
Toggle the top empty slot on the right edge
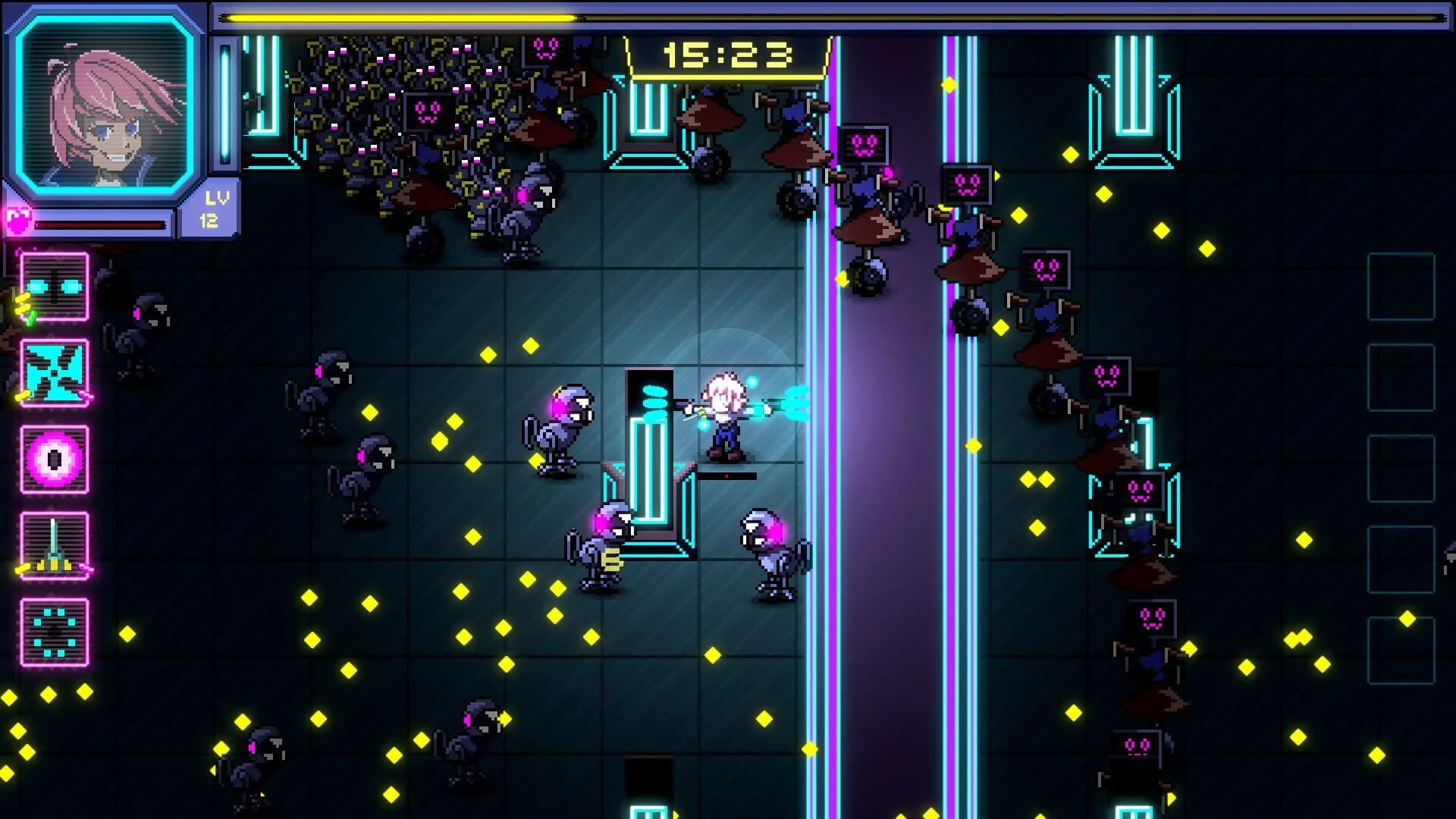pyautogui.click(x=1403, y=287)
